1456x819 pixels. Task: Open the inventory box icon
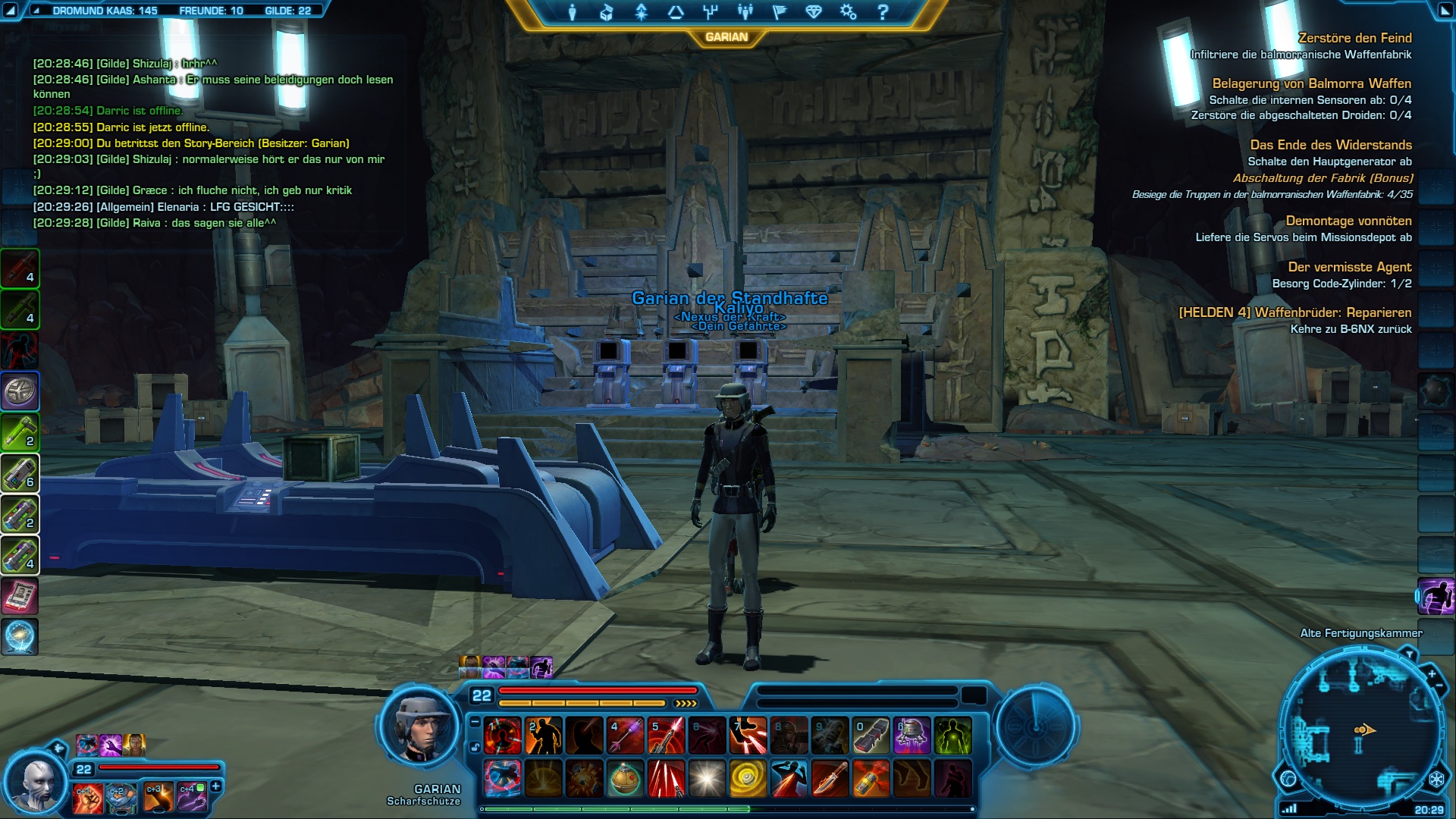point(606,12)
